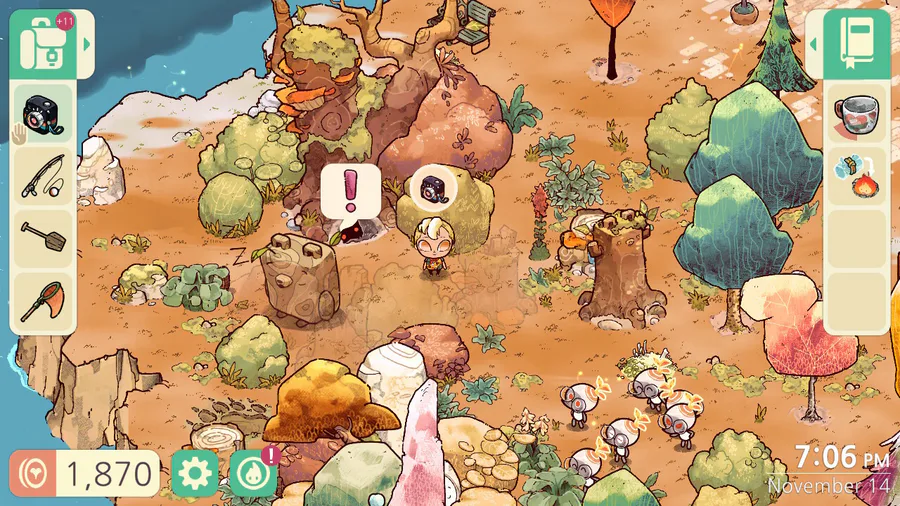Equip the fishing rod

point(42,176)
